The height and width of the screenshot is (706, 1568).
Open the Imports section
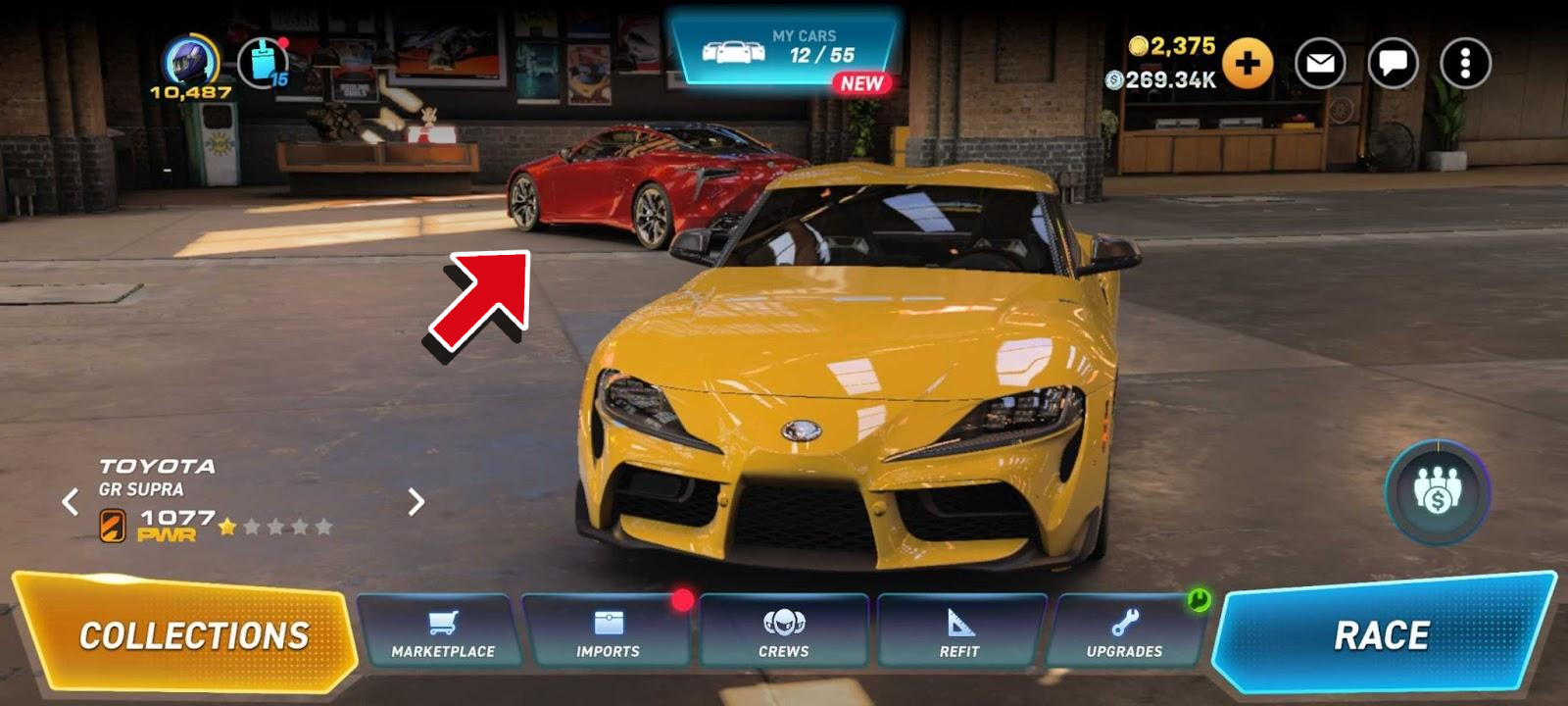pos(608,632)
